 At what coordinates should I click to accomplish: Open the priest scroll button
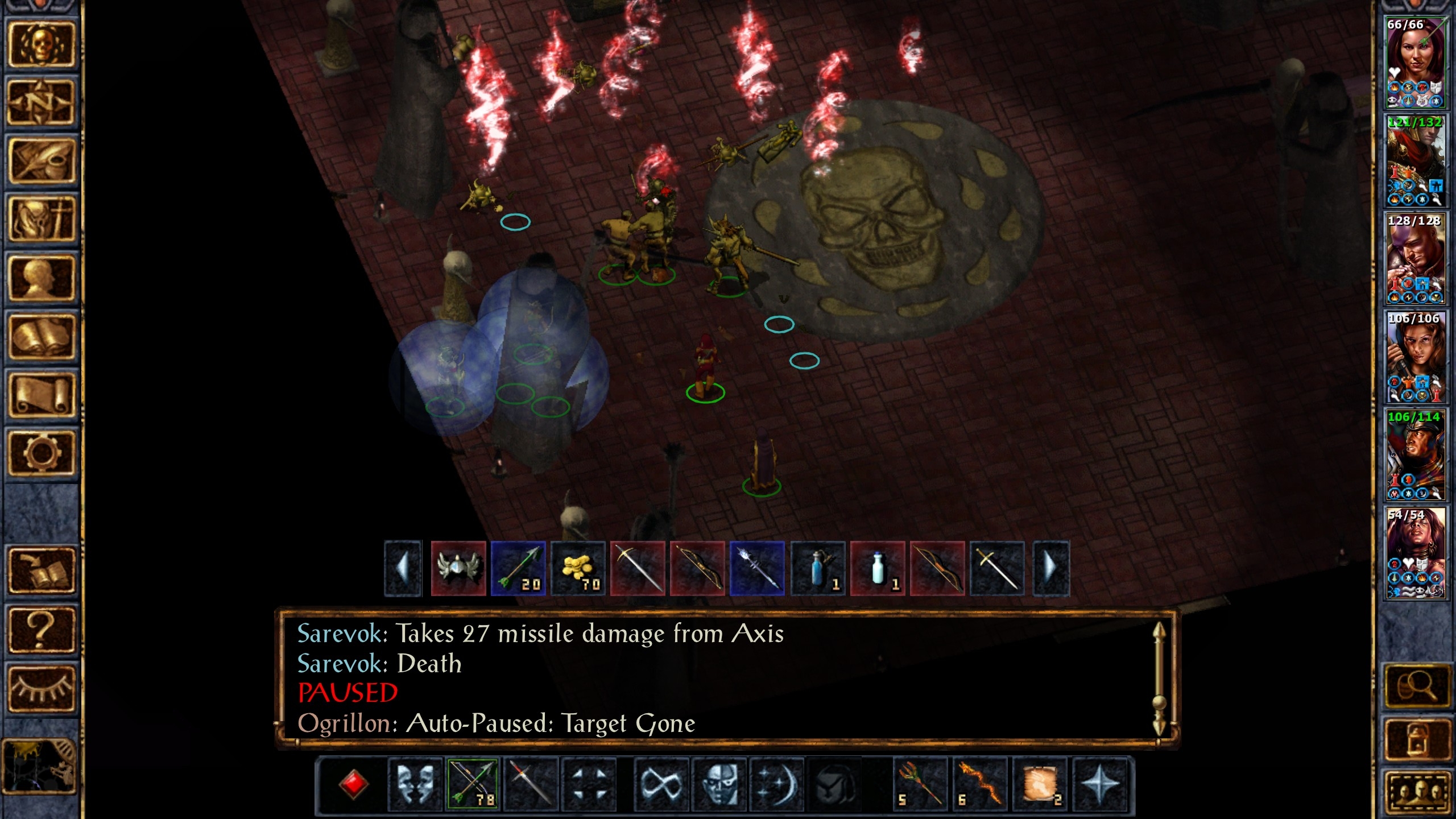coord(41,395)
